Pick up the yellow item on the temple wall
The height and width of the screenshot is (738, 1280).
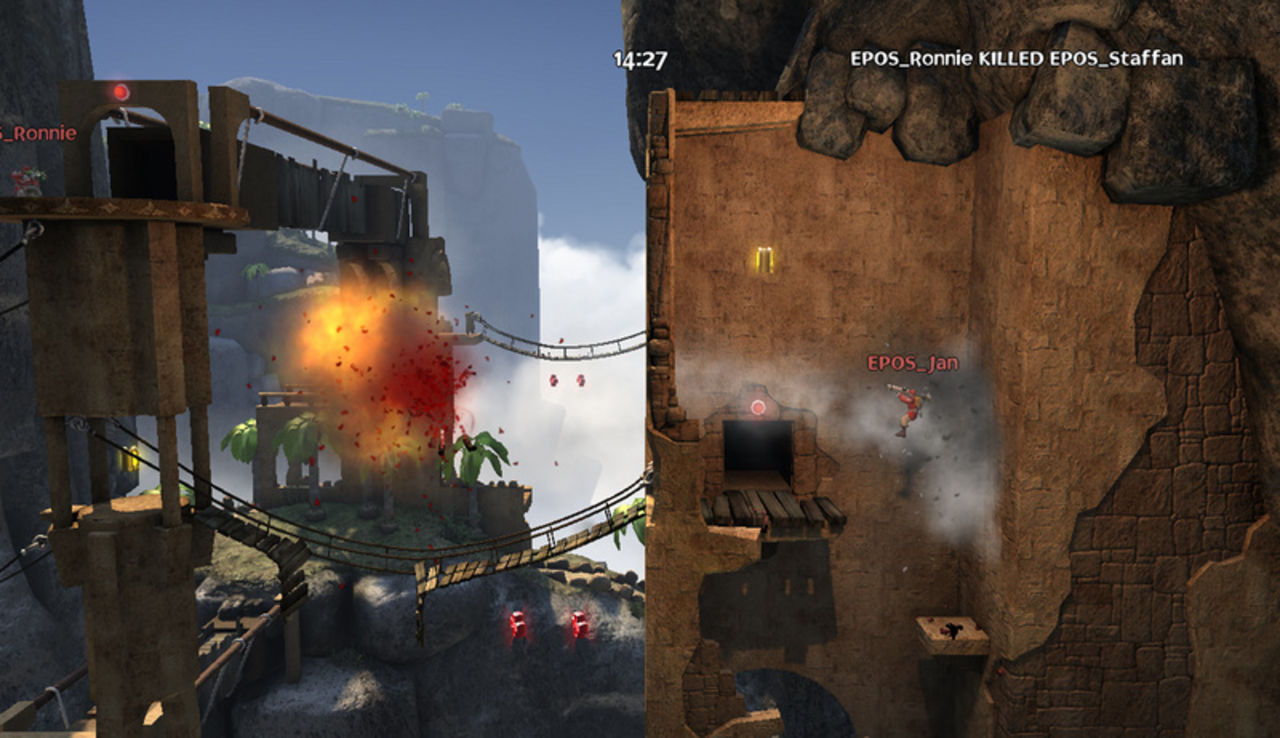pos(765,261)
